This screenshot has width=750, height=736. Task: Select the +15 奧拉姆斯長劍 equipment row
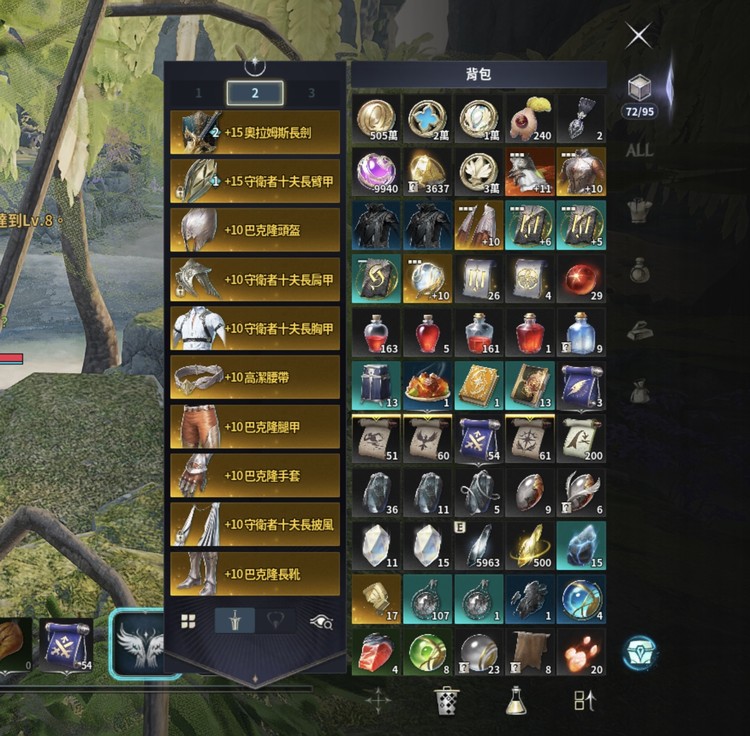[255, 132]
